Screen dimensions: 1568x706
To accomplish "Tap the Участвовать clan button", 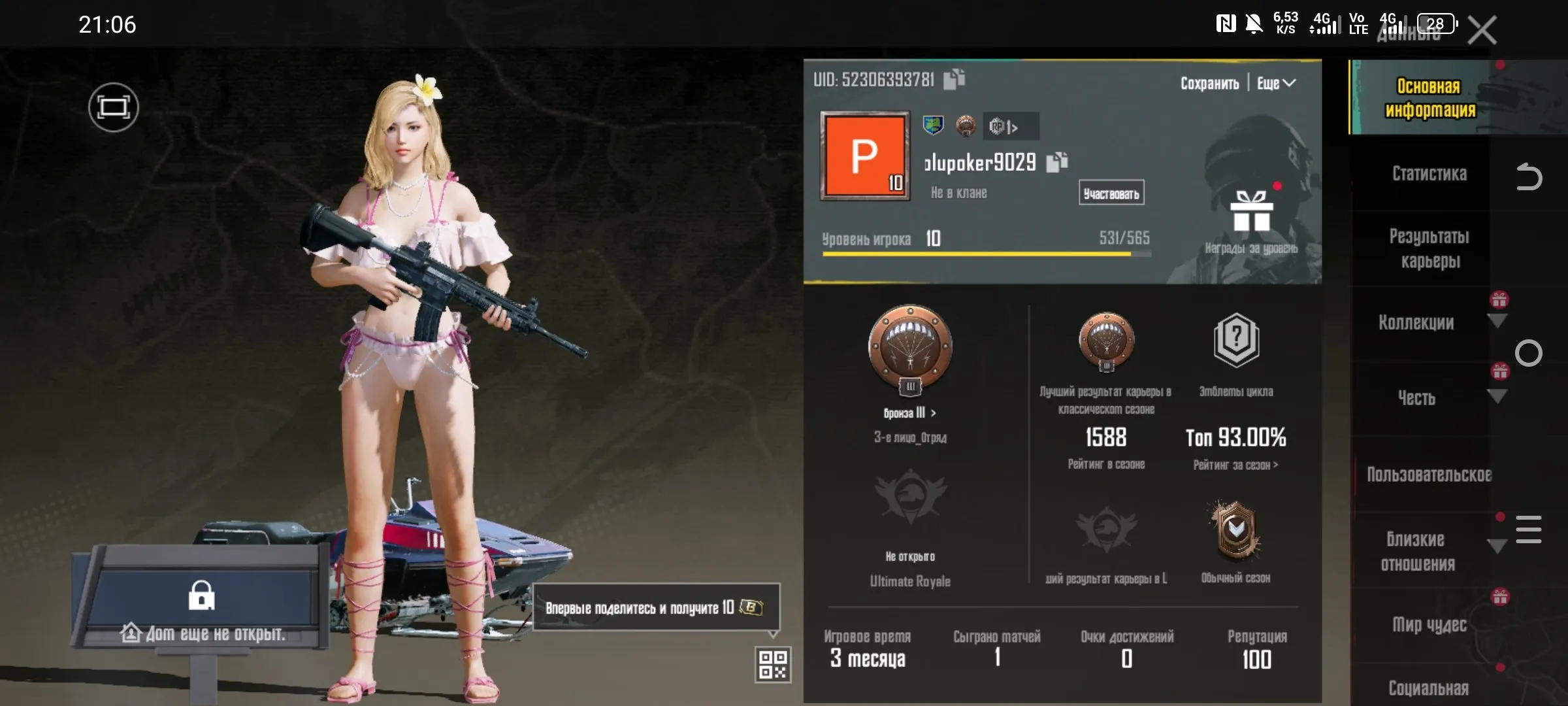I will 1111,193.
